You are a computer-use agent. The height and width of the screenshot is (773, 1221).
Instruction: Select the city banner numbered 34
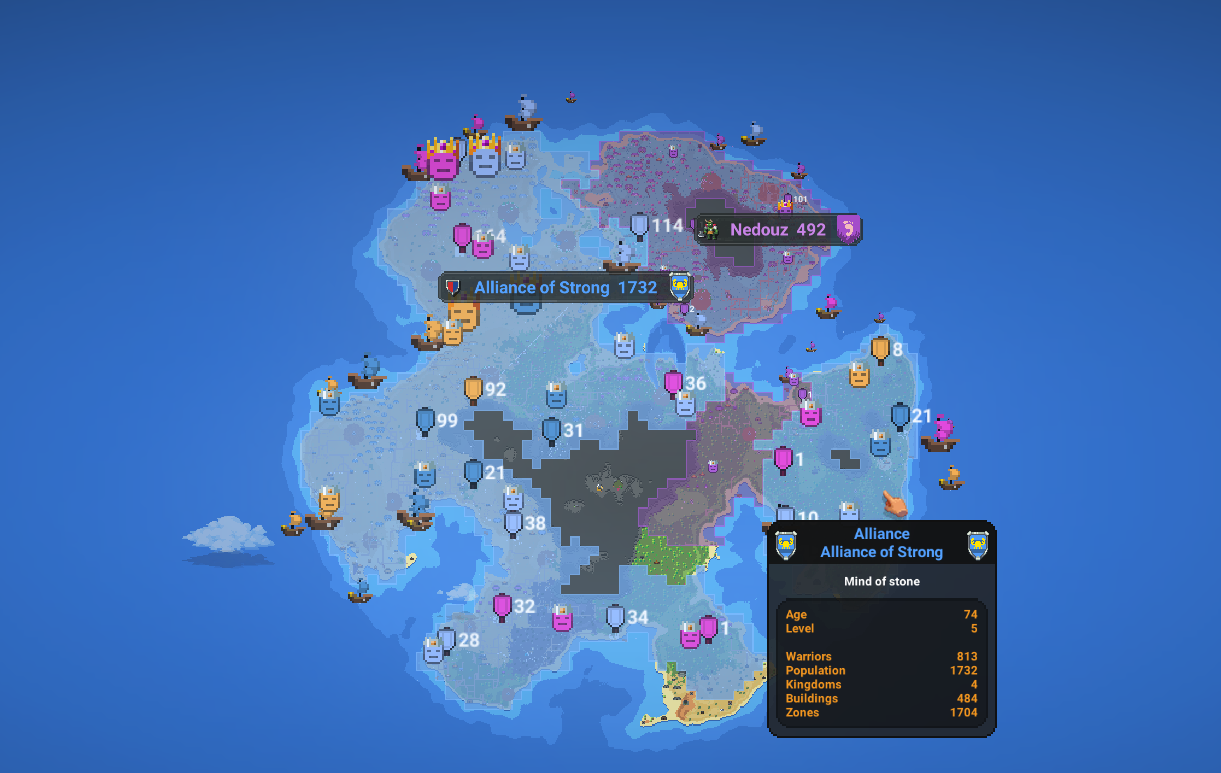[615, 618]
